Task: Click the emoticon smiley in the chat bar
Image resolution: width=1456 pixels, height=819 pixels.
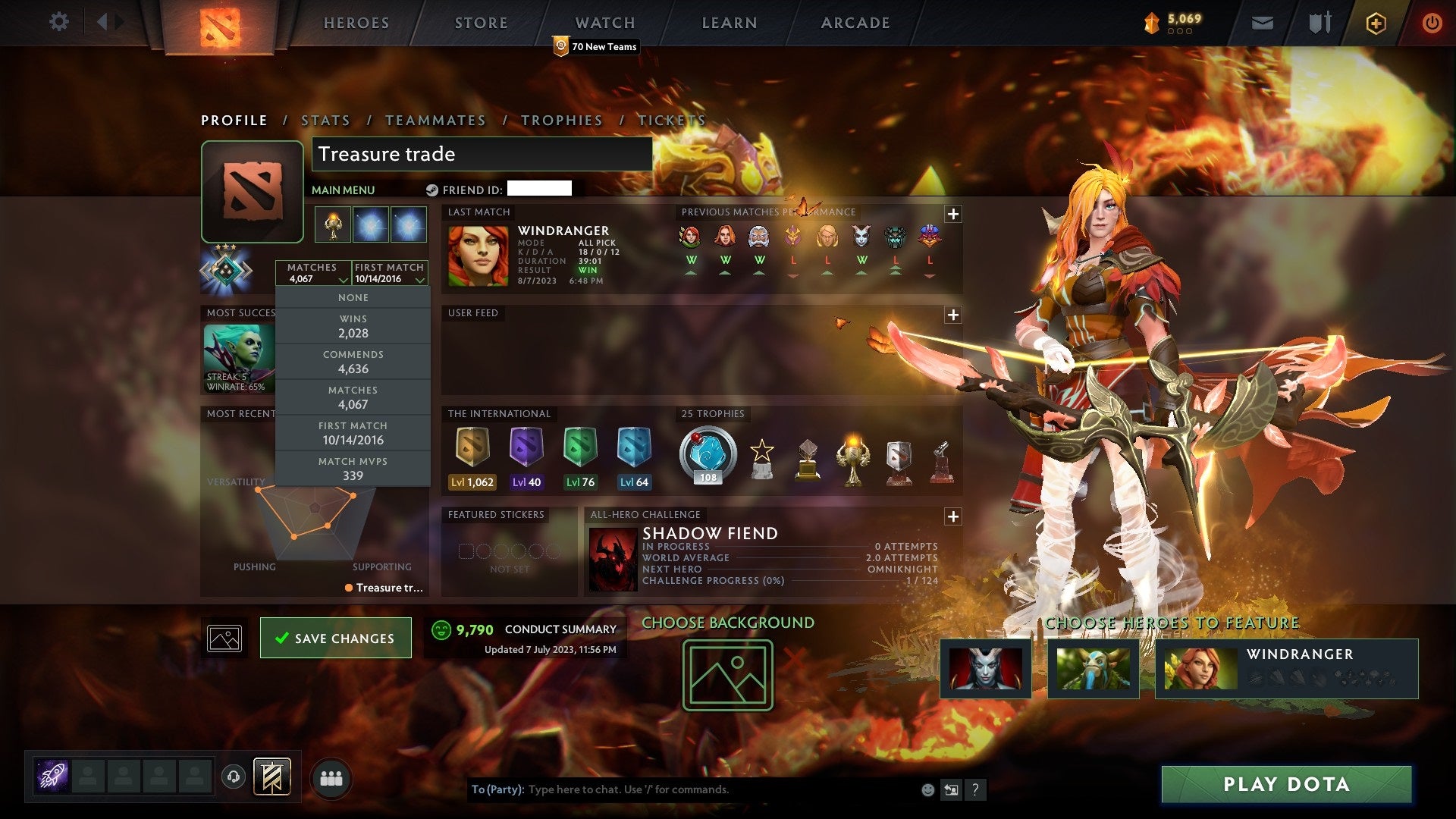Action: coord(927,789)
